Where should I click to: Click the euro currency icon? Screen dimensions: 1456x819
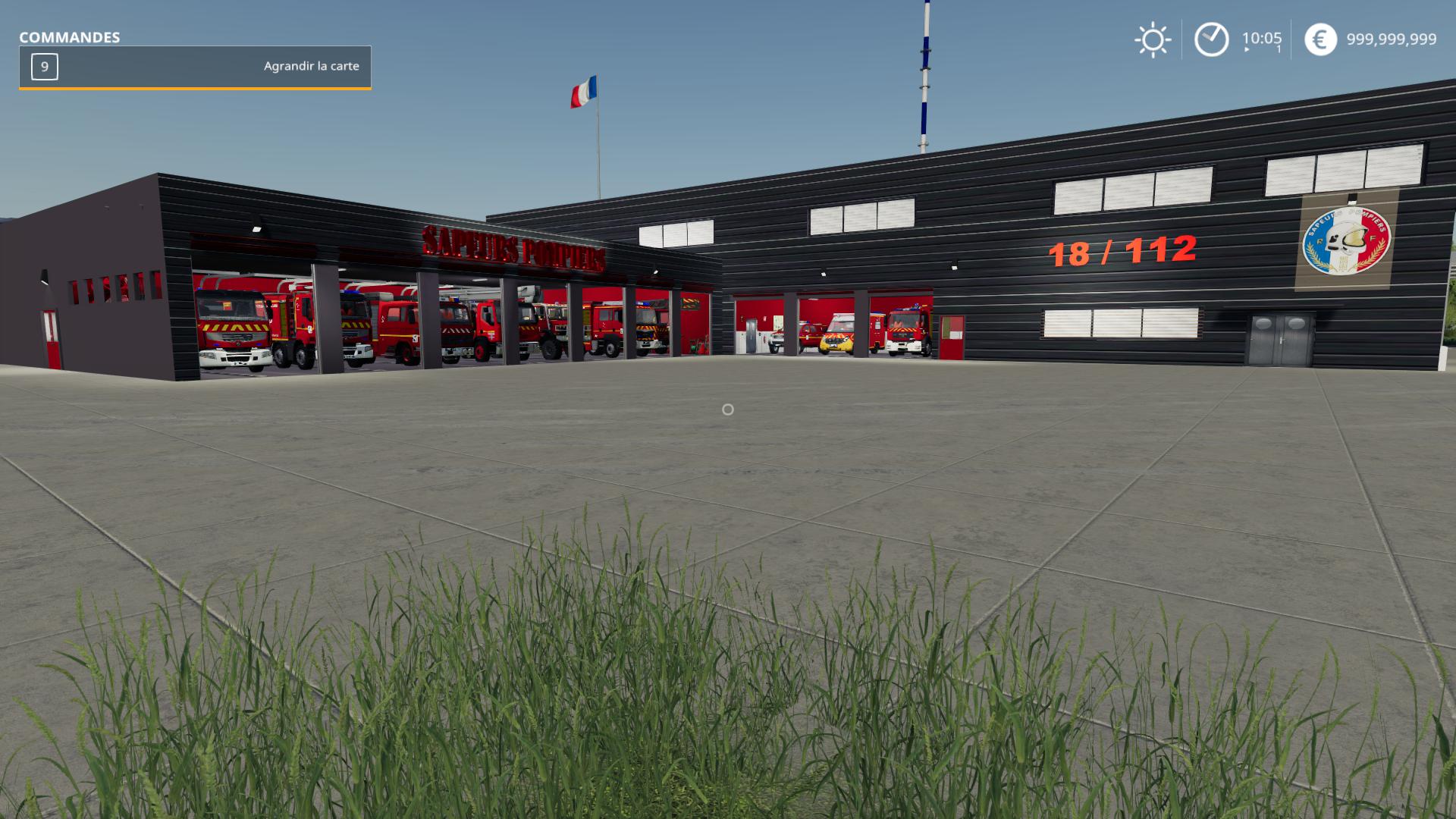point(1319,39)
